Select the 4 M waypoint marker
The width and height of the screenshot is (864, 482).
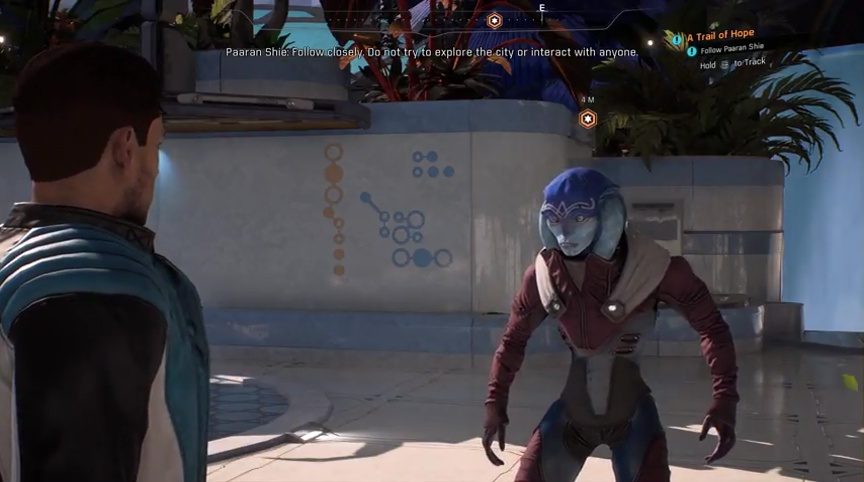(588, 119)
